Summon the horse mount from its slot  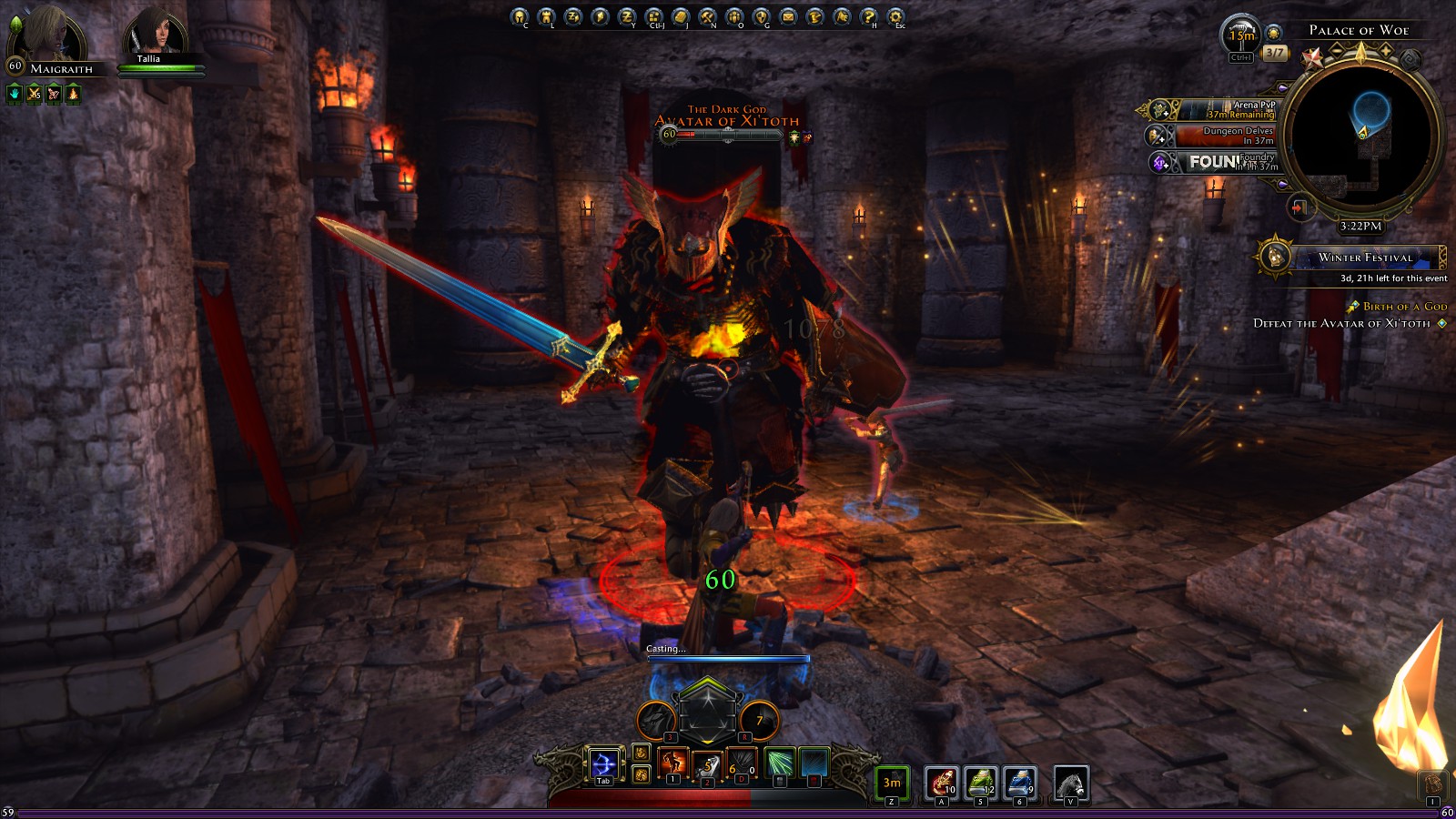pyautogui.click(x=1070, y=783)
